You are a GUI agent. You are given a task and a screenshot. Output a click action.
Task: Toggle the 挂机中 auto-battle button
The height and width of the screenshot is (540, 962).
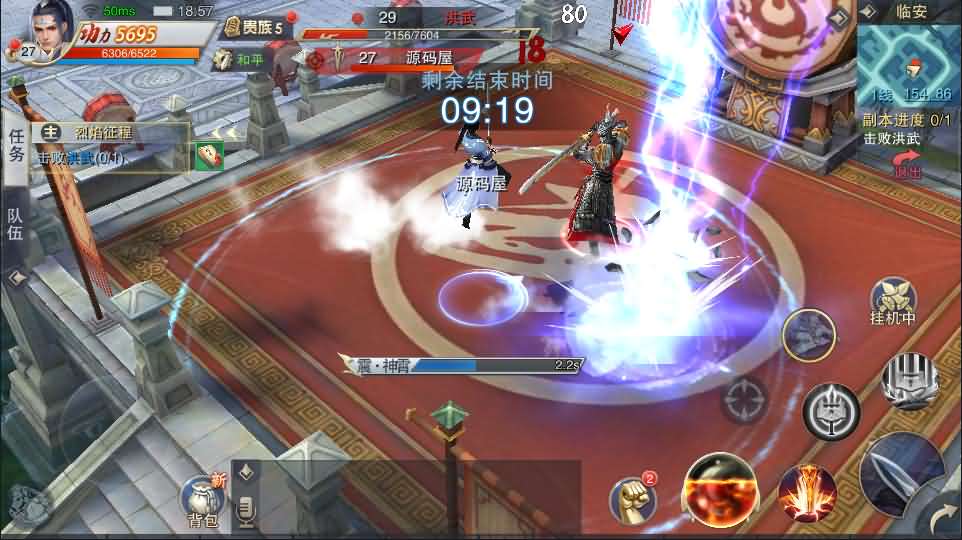tap(892, 301)
